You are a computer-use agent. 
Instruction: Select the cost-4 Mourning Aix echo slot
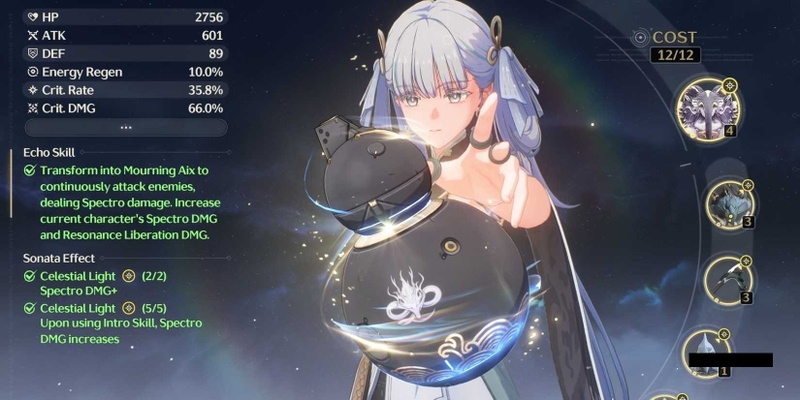707,108
